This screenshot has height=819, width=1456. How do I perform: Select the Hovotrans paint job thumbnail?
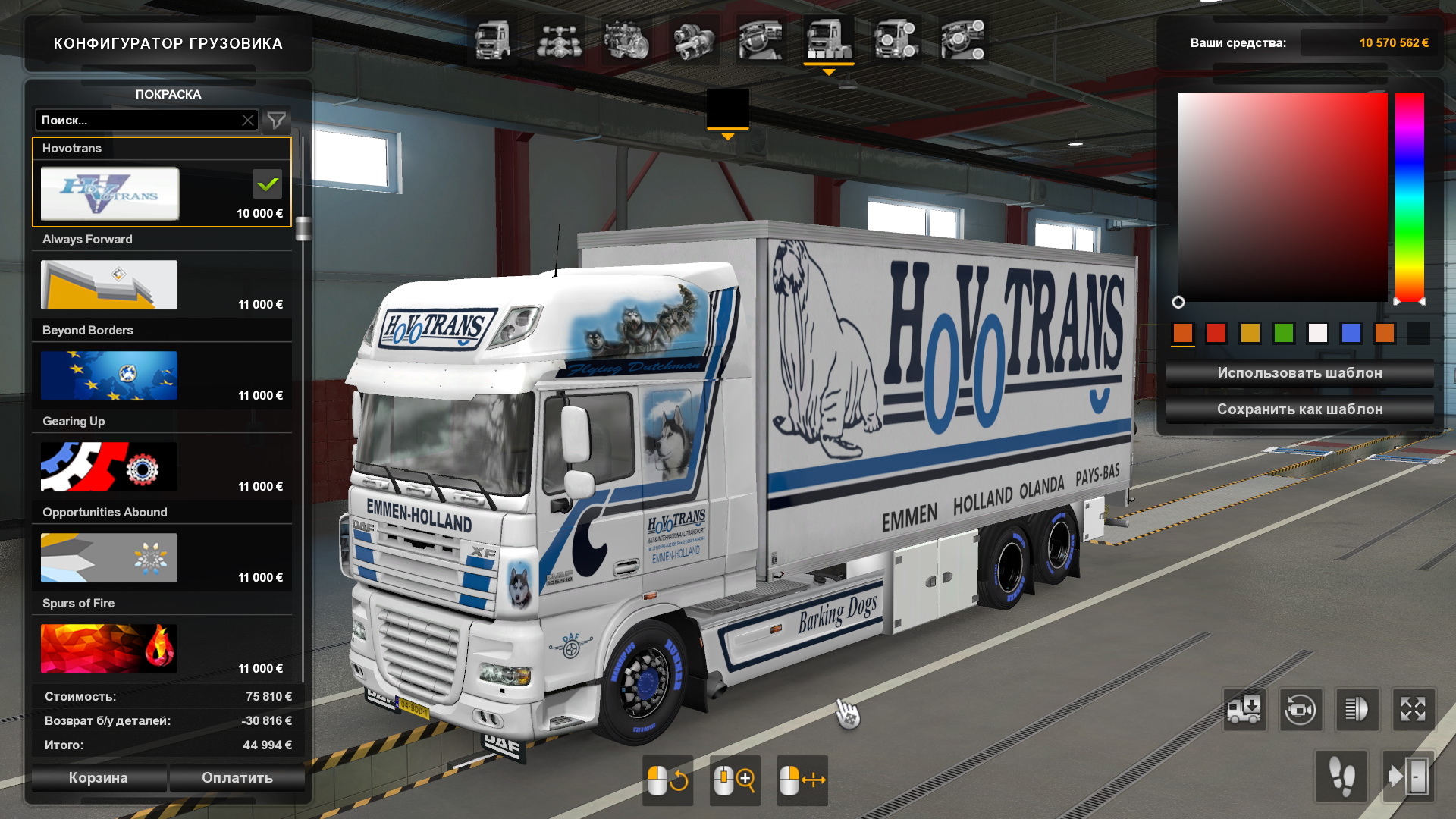click(x=110, y=194)
